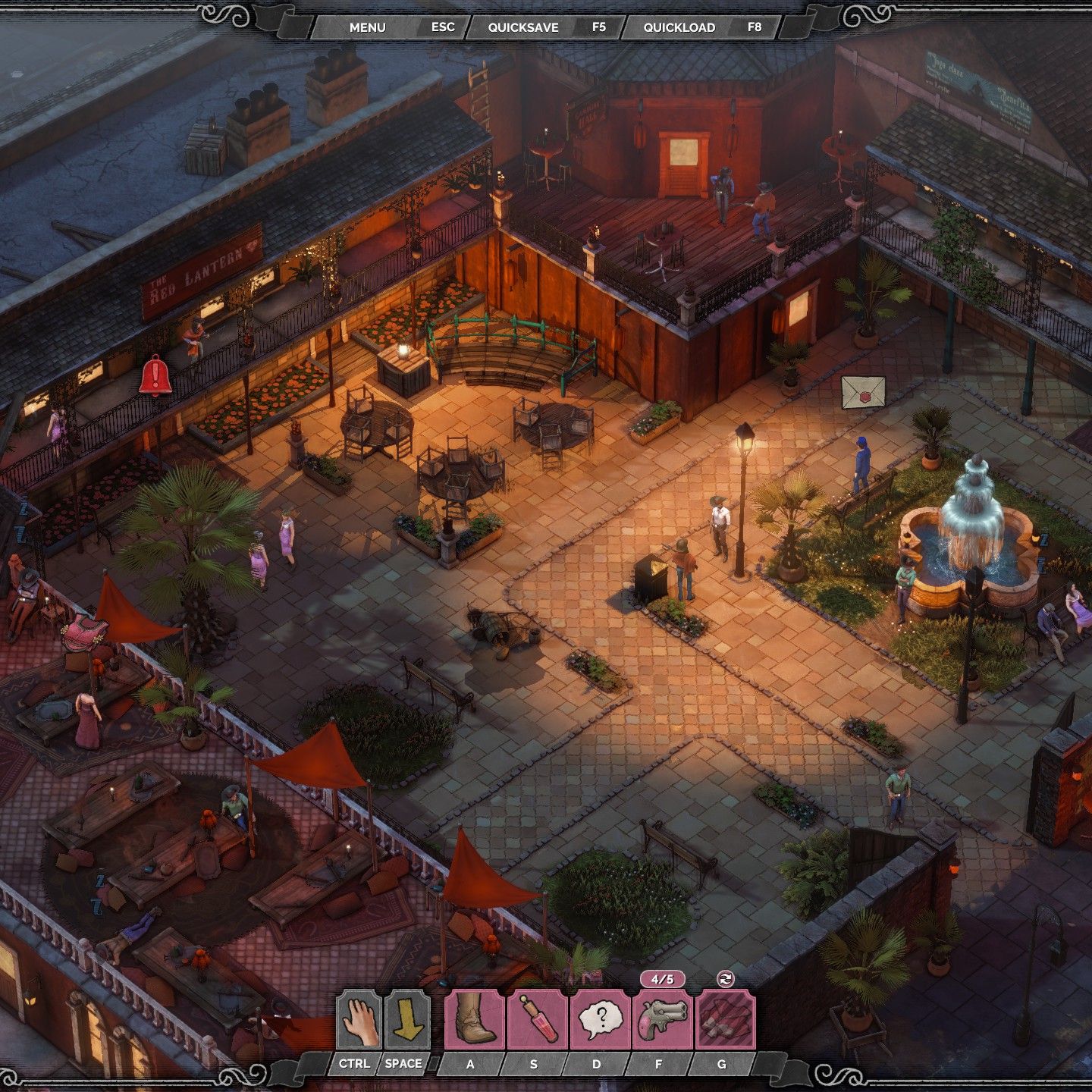The image size is (1092, 1092).
Task: Select the hand interact action
Action: point(358,1021)
